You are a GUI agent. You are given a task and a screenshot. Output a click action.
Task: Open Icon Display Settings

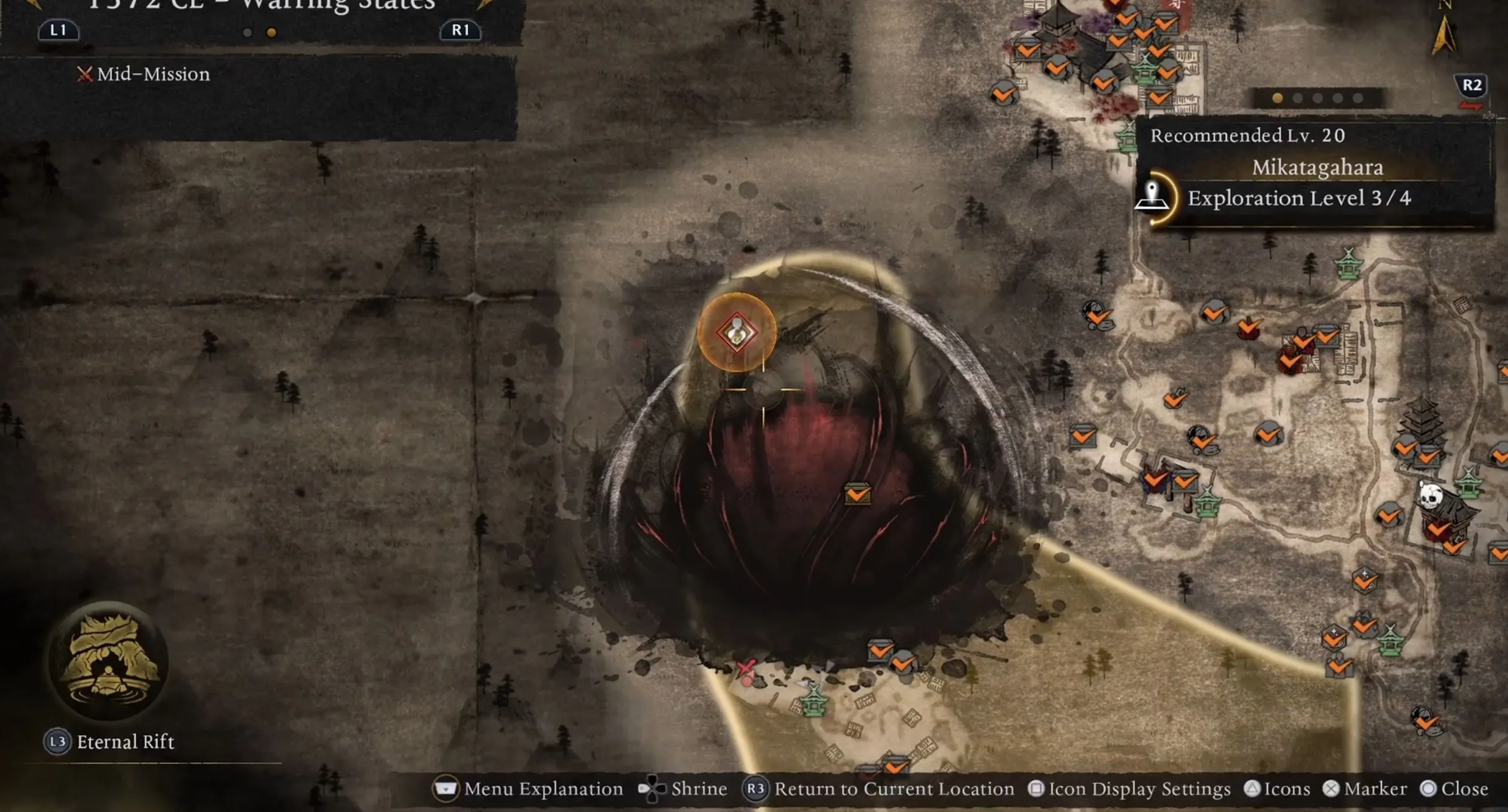click(x=1130, y=789)
